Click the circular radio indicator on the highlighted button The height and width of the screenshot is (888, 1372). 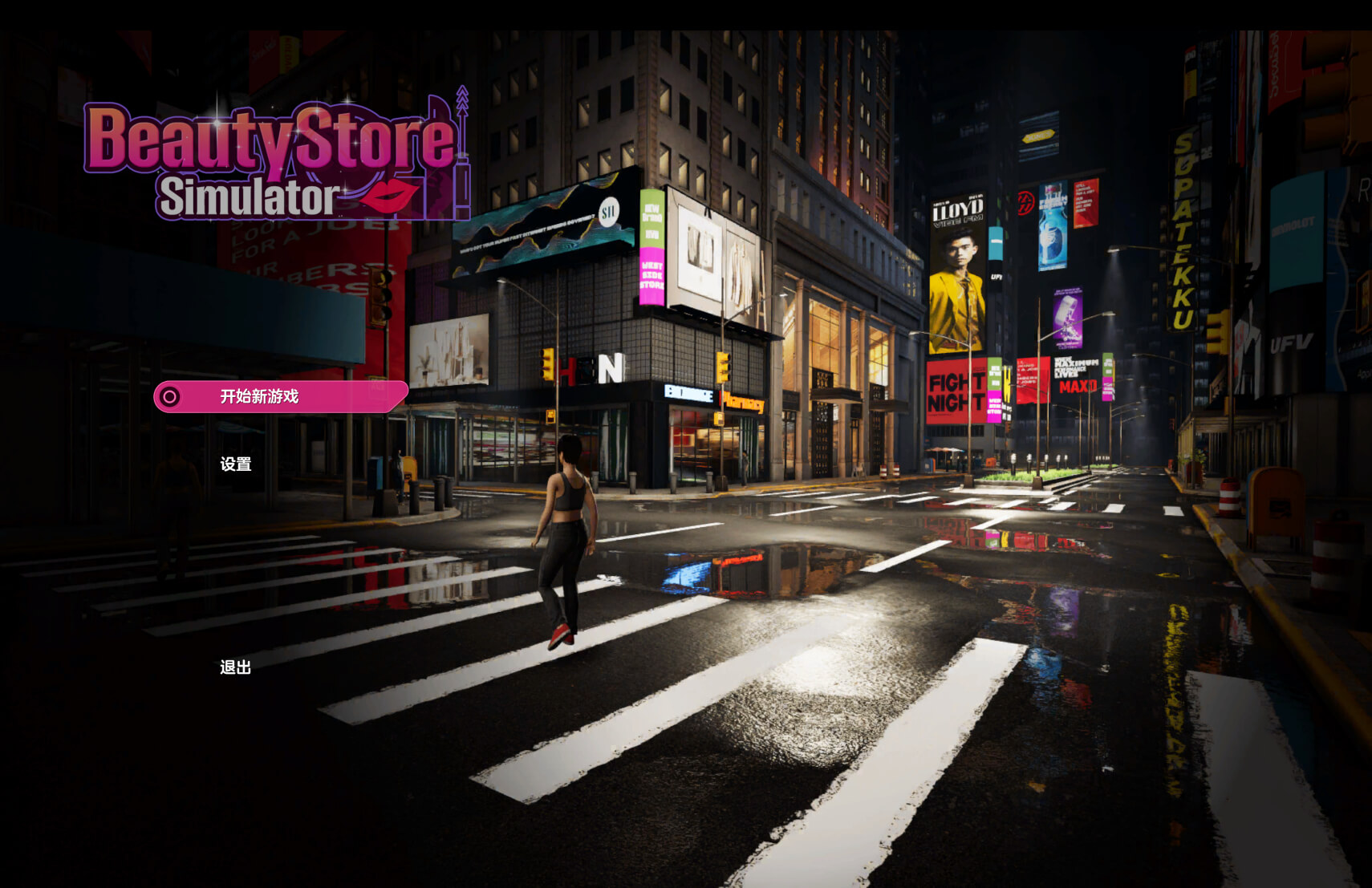(x=170, y=395)
